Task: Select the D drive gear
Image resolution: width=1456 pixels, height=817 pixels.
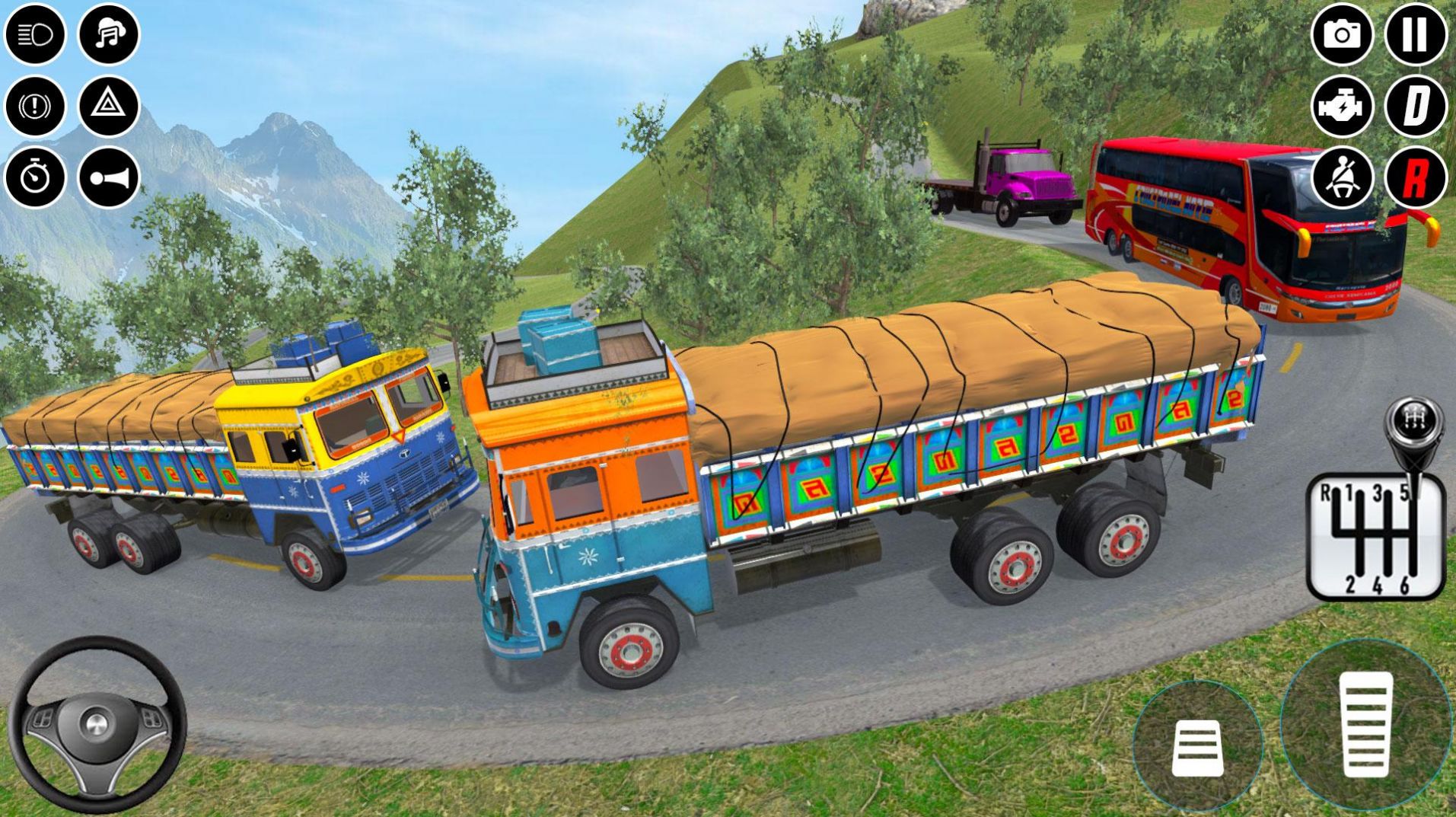Action: point(1415,106)
